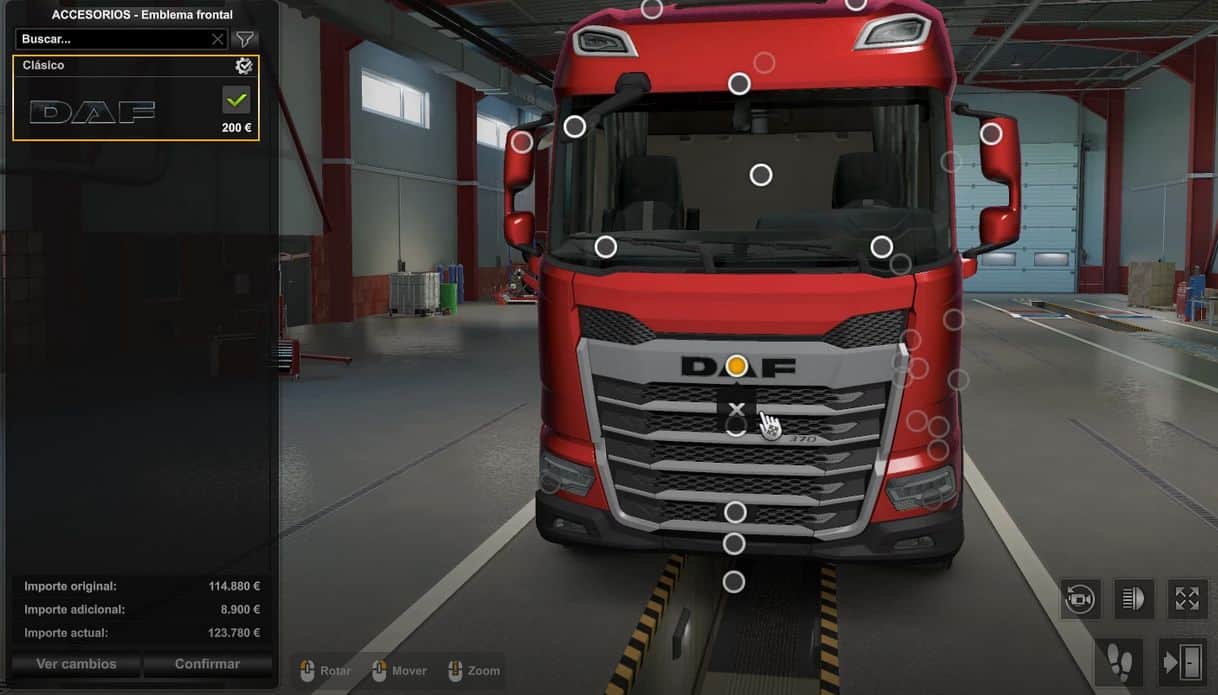Screen dimensions: 1218x695
Task: Select the orange front emblem node
Action: point(737,366)
